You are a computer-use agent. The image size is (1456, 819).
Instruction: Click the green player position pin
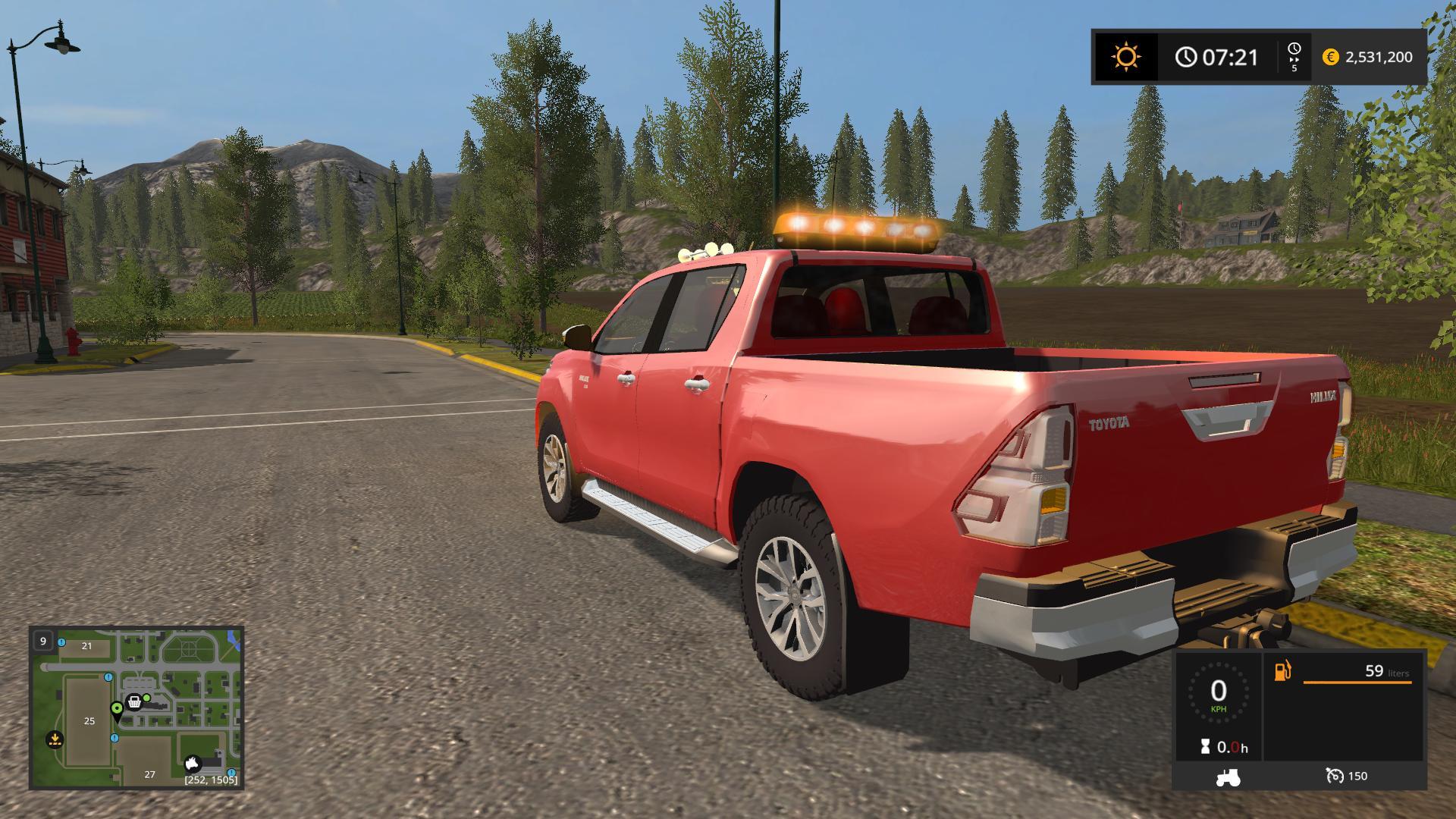(117, 711)
